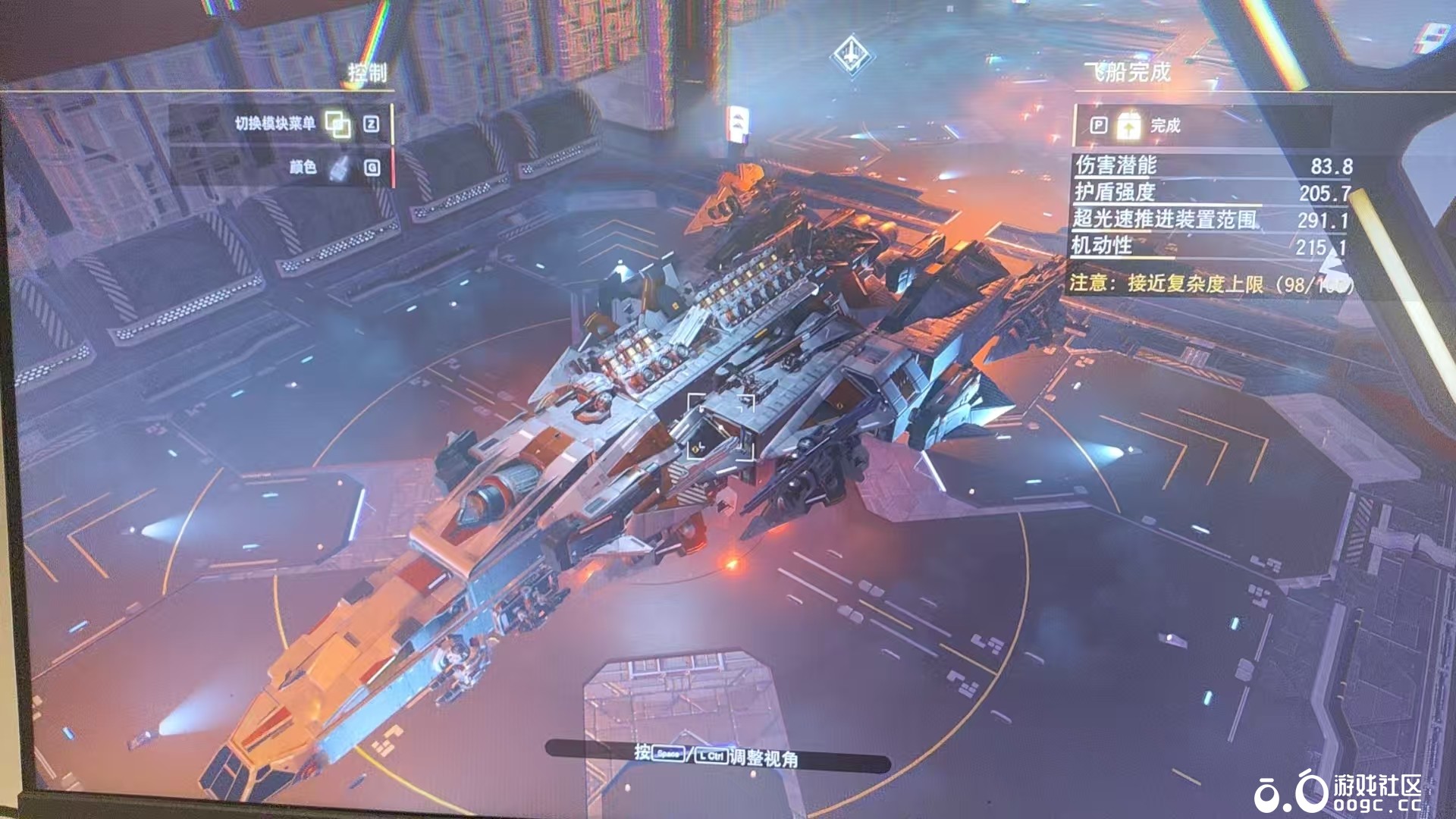The width and height of the screenshot is (1456, 819).
Task: Select the ship marker diamond icon
Action: (x=852, y=55)
